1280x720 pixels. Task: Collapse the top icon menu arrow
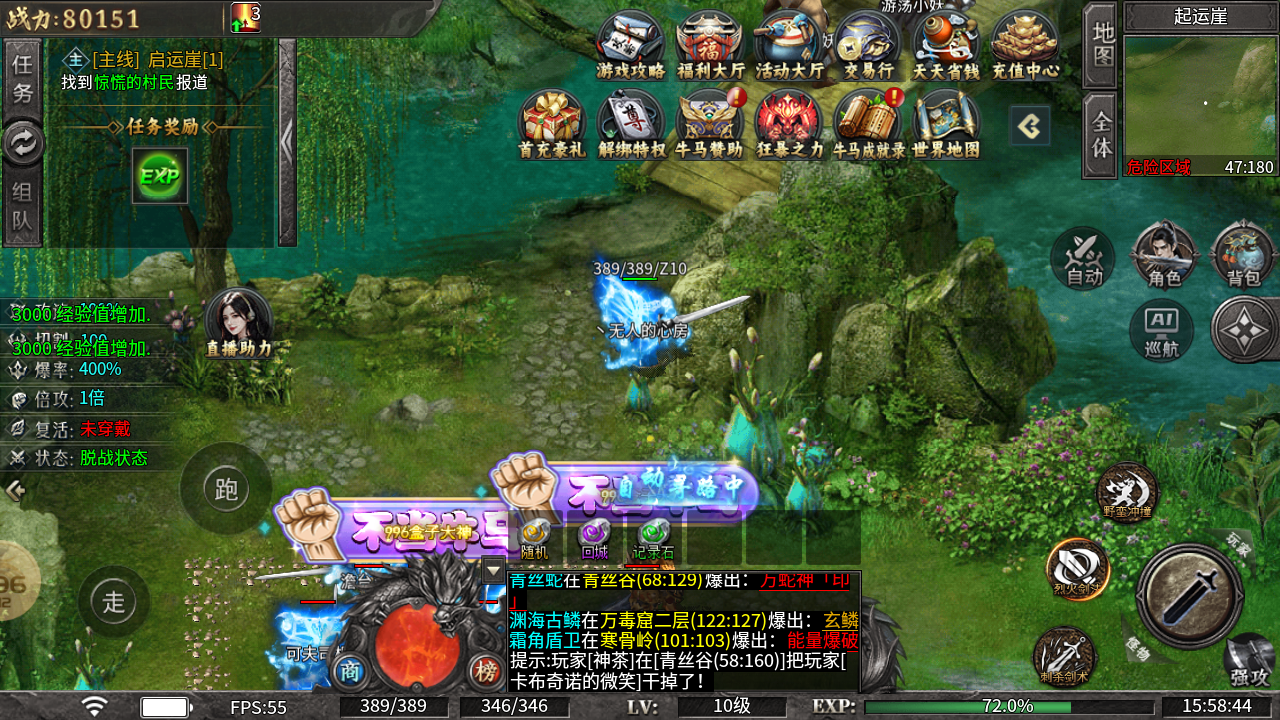(1030, 126)
